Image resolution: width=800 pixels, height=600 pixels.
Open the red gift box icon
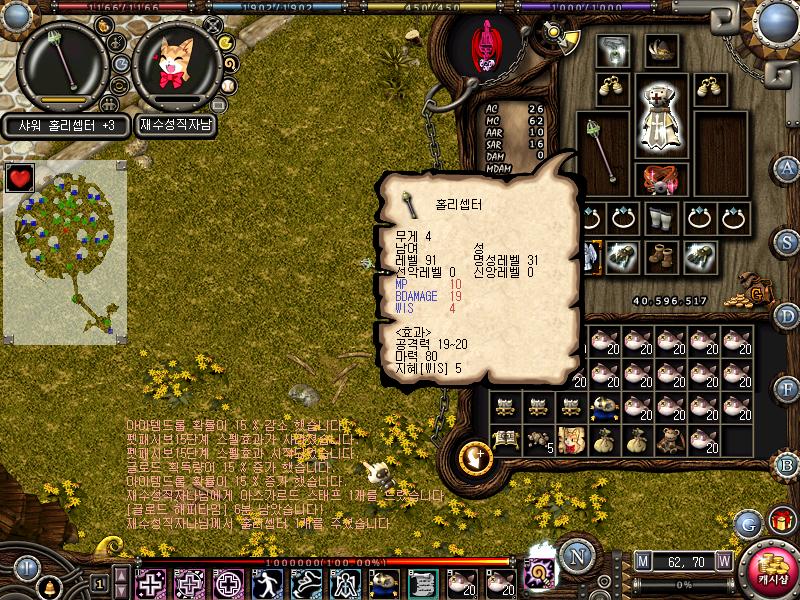(780, 521)
